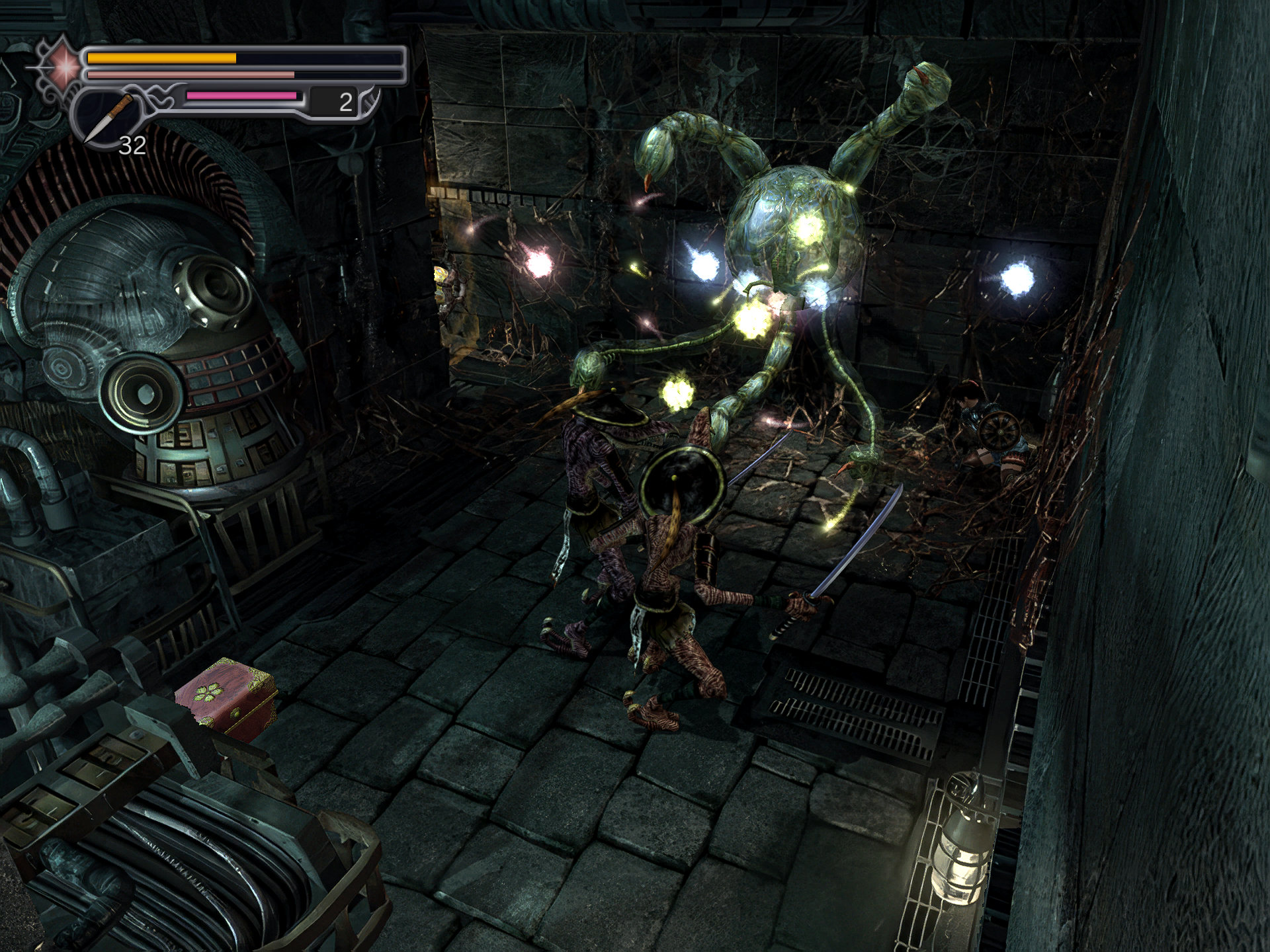Select the throwing dagger sub-weapon icon
1270x952 pixels.
pyautogui.click(x=108, y=119)
